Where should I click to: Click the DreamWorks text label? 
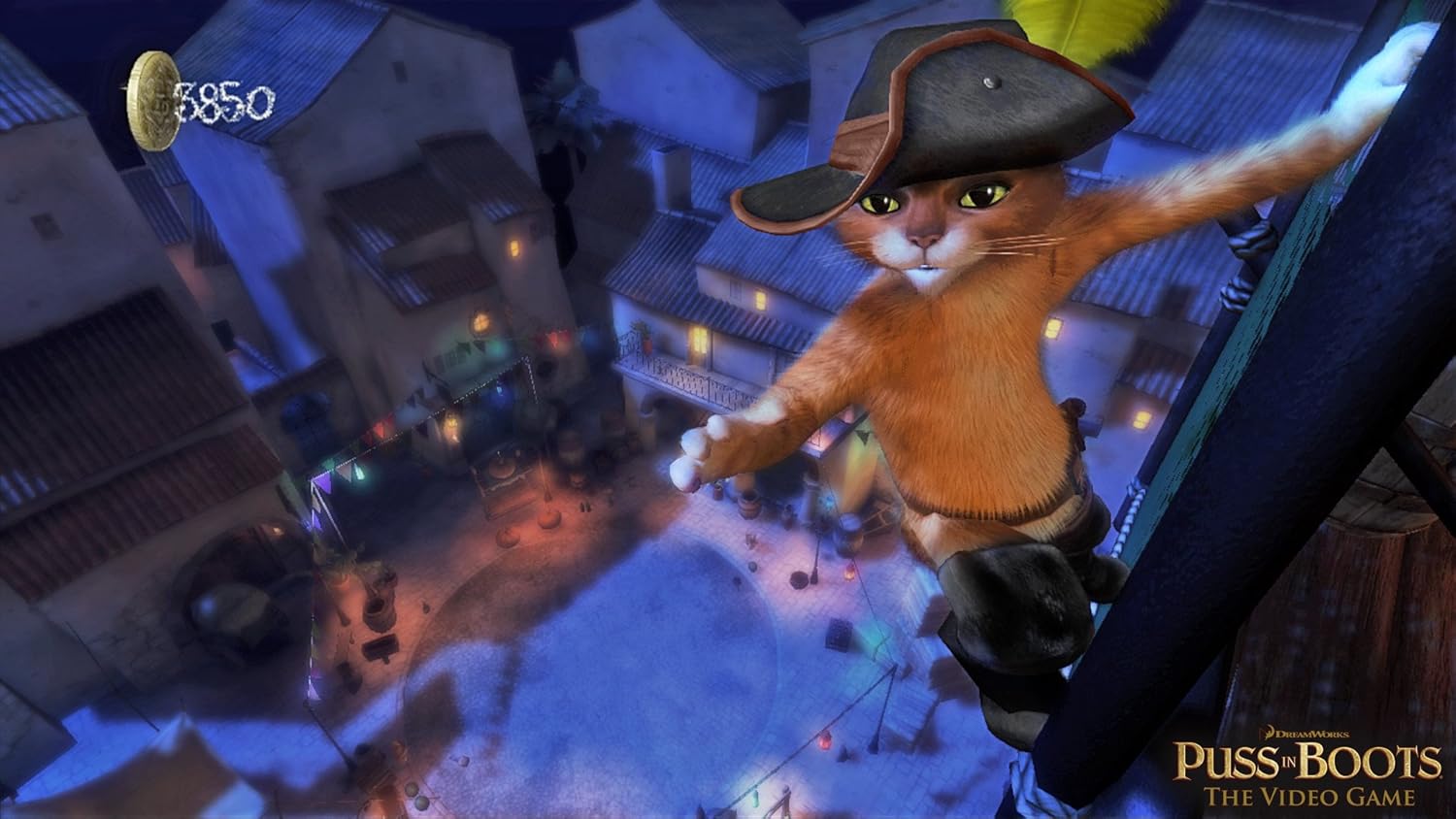(x=1310, y=734)
